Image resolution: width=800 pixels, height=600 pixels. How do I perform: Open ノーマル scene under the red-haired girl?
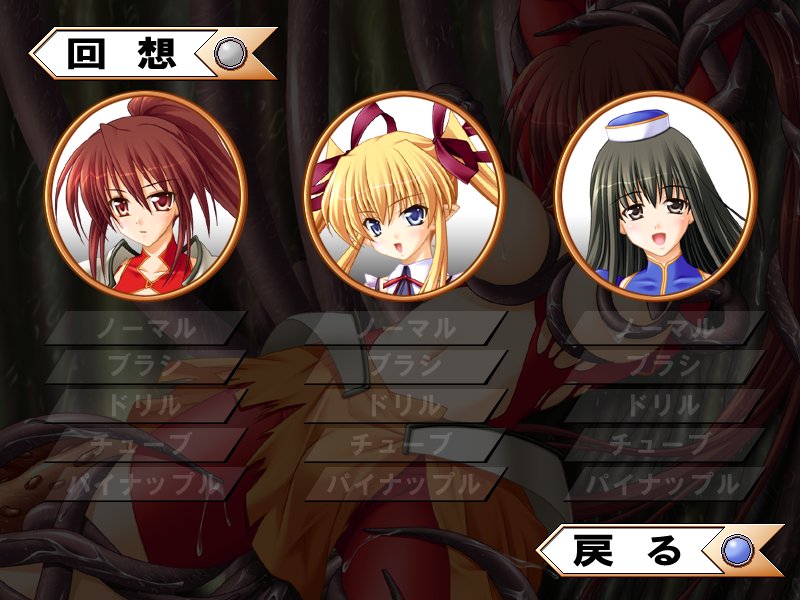pyautogui.click(x=146, y=328)
